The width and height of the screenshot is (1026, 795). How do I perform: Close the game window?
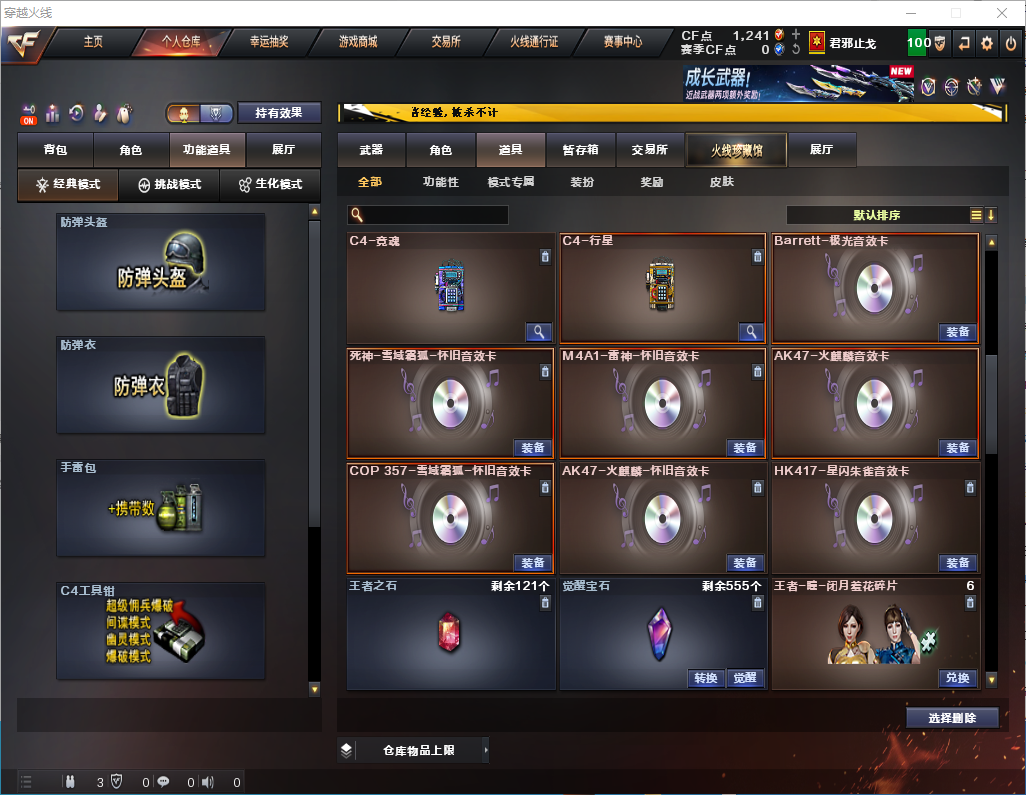(1002, 13)
